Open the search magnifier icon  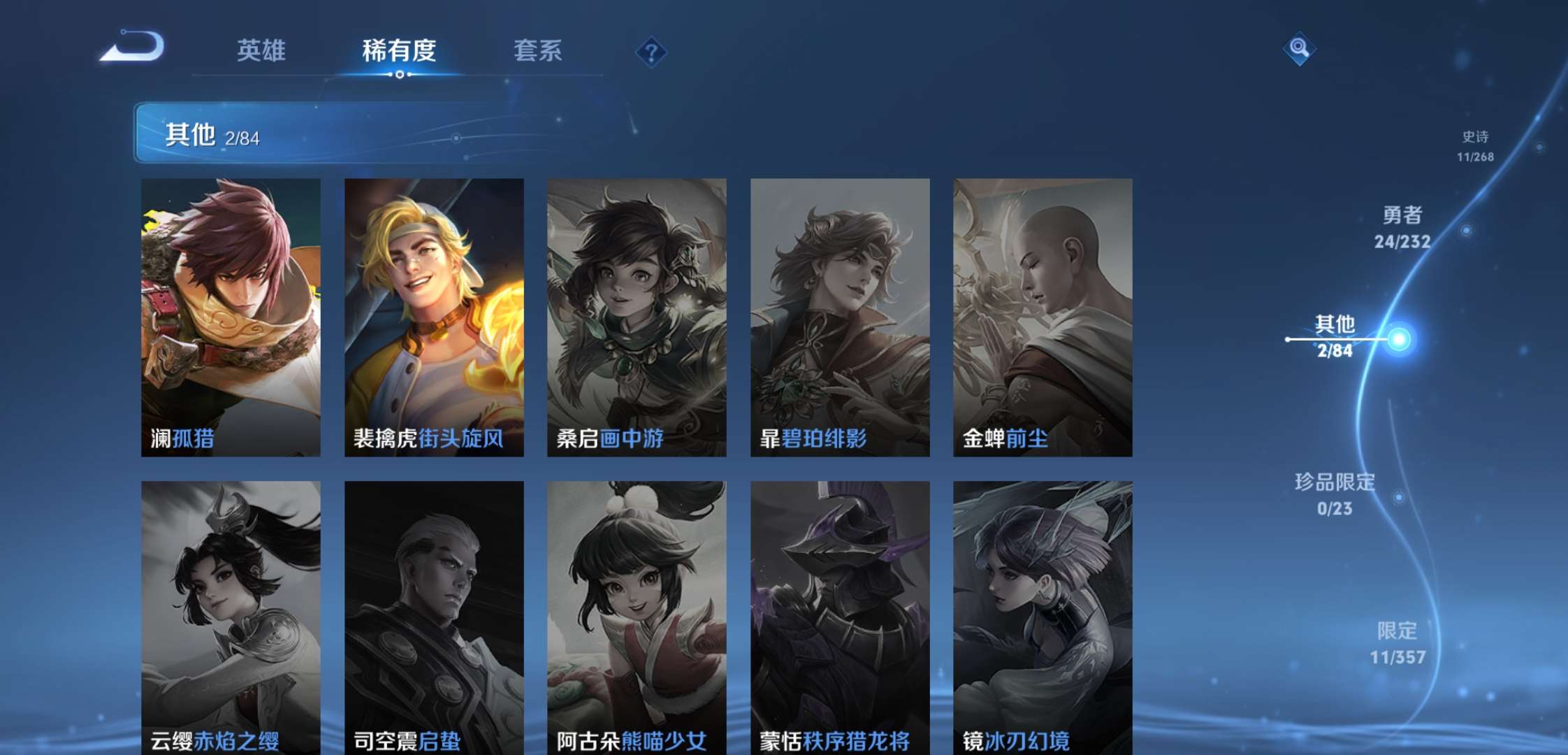click(1300, 48)
